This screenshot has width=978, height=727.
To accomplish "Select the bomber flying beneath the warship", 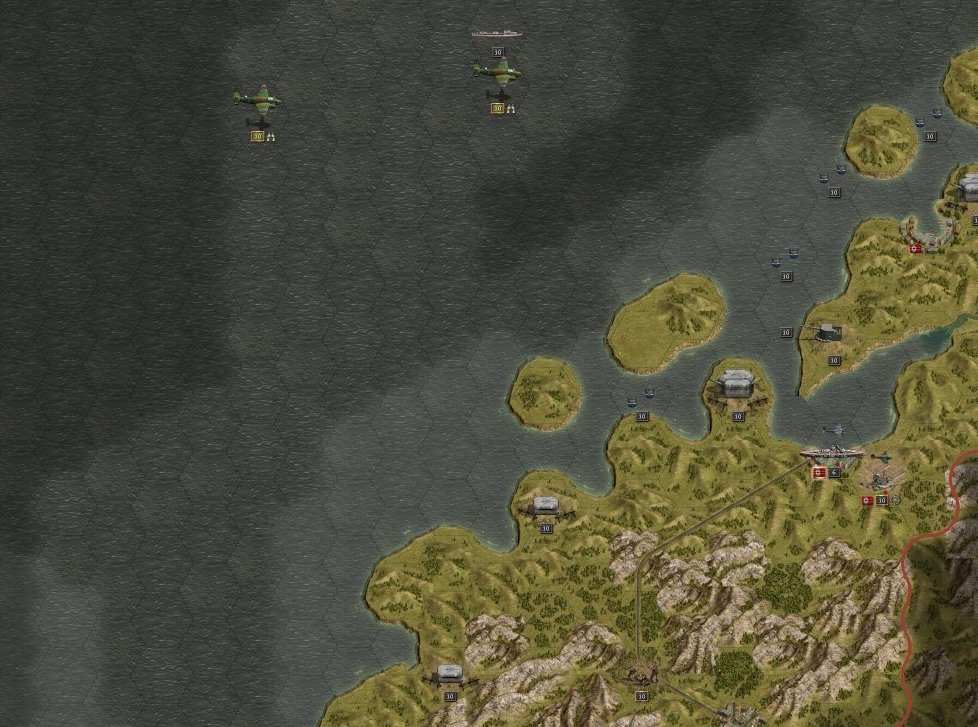I will (497, 70).
